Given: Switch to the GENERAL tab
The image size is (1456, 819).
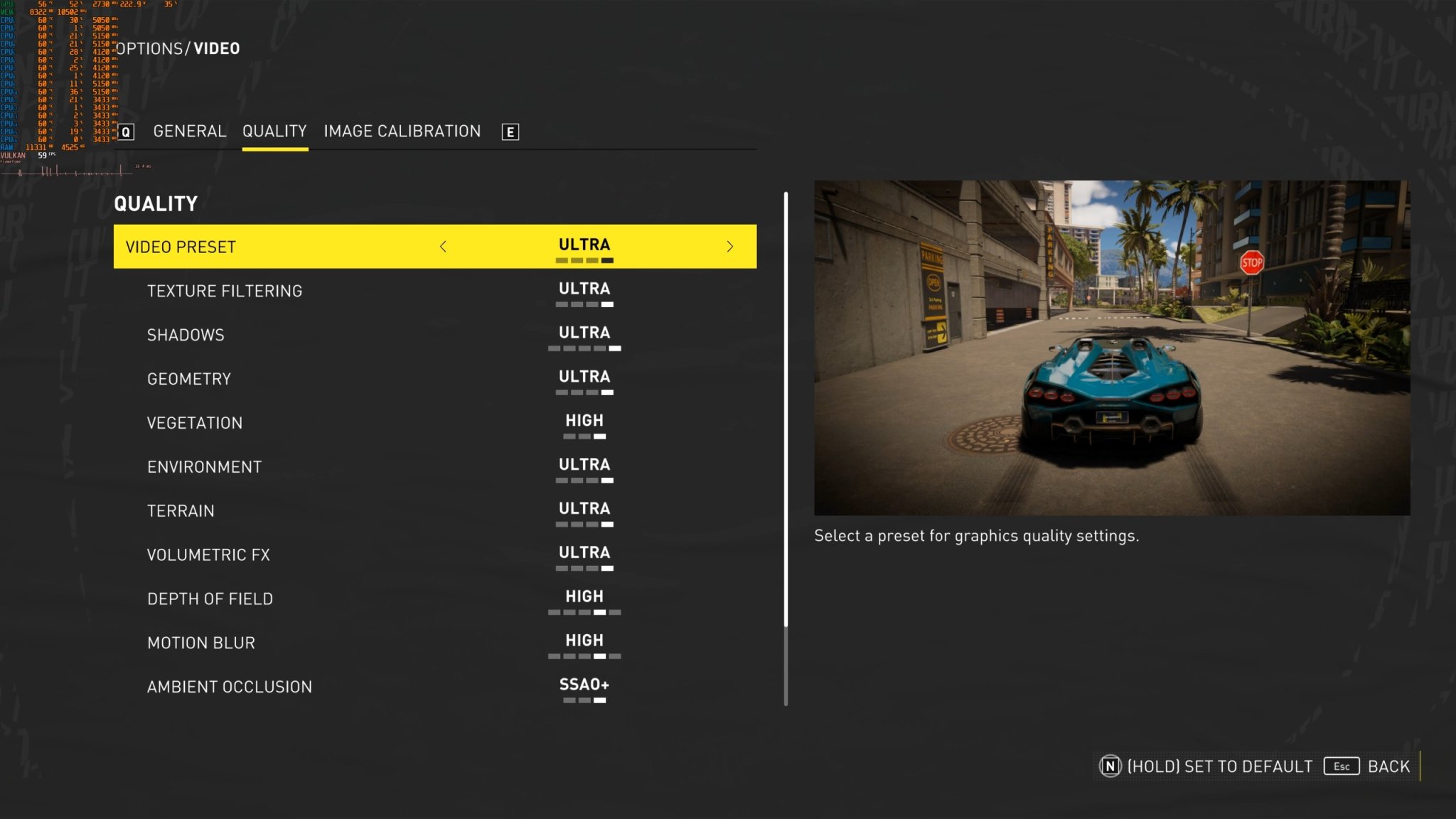Looking at the screenshot, I should pyautogui.click(x=189, y=131).
